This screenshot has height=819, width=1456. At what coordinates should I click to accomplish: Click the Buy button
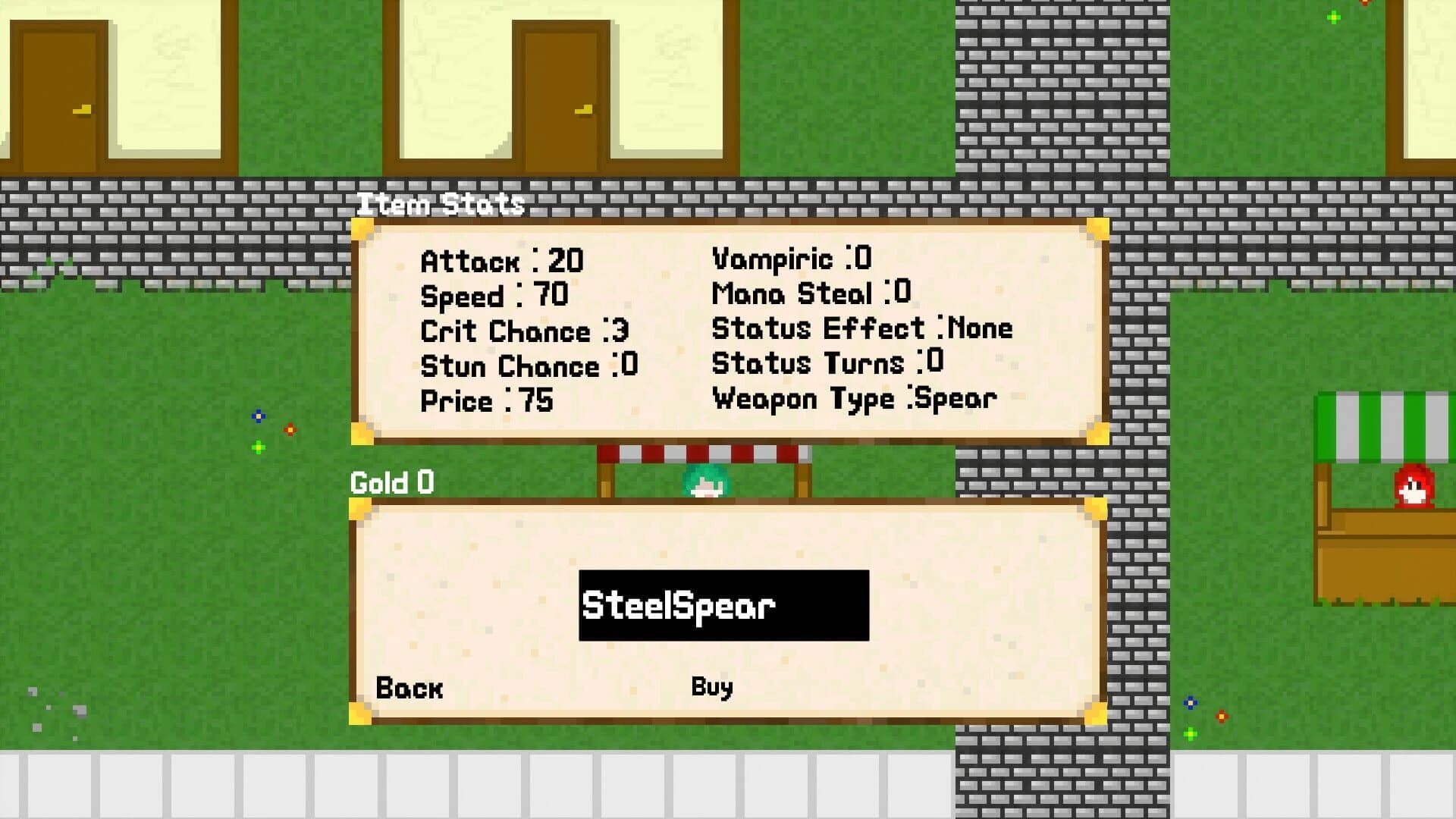(711, 687)
